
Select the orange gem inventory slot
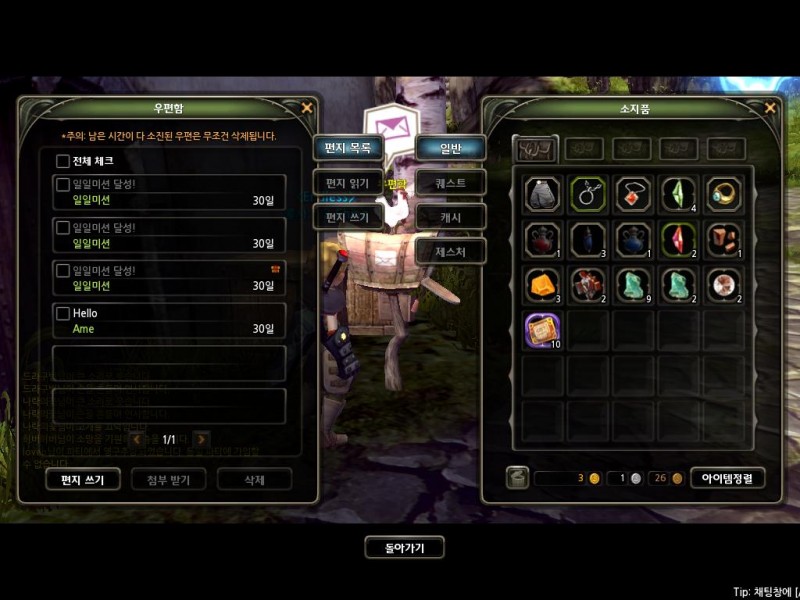pyautogui.click(x=542, y=284)
